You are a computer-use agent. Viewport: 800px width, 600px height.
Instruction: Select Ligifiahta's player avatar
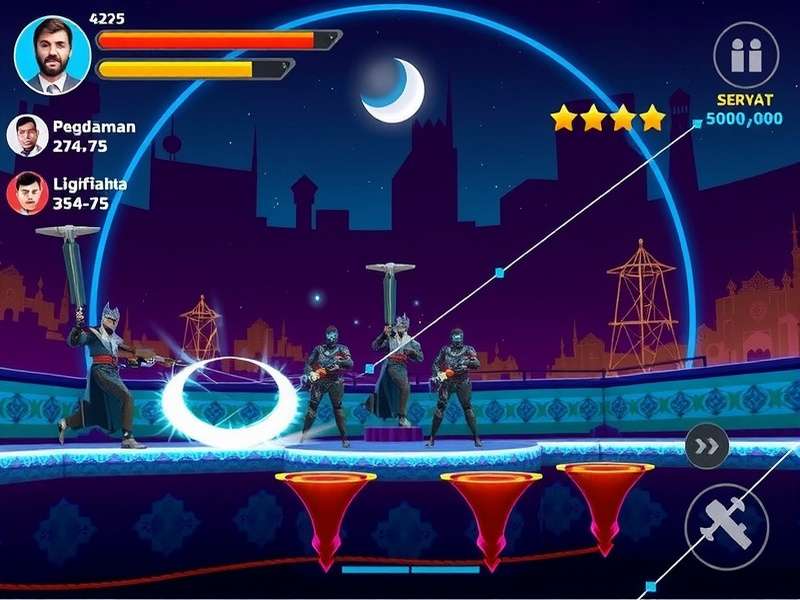[27, 193]
